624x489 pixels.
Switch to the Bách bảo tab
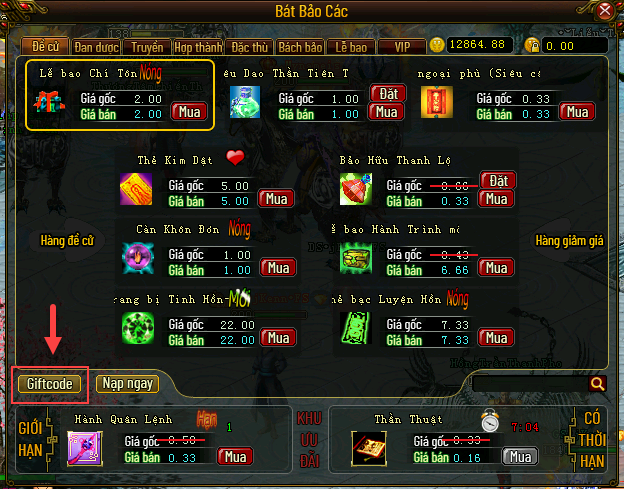(x=300, y=46)
